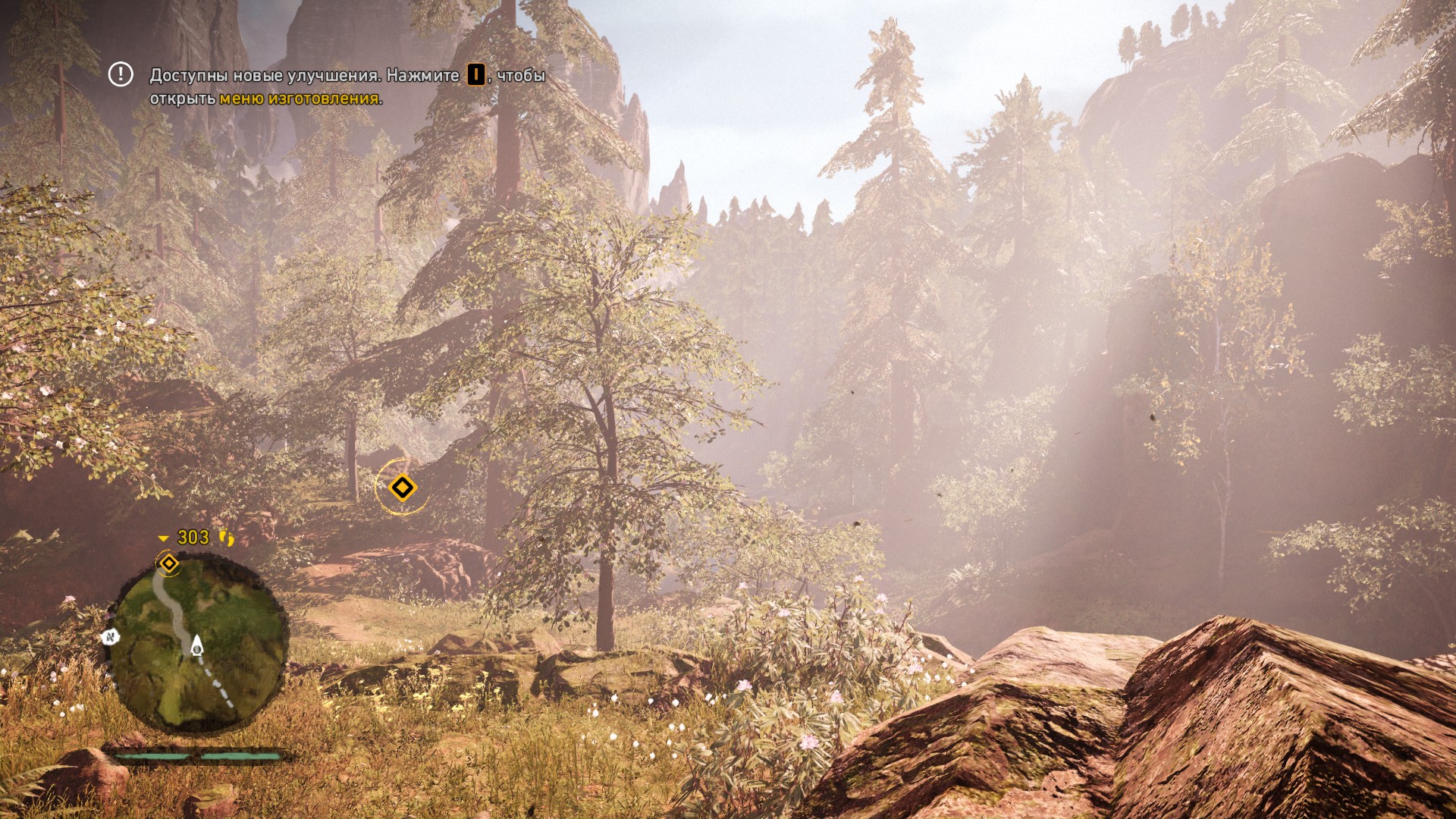Click the north compass indicator on the minimap
Screen dimensions: 1456x819
click(110, 637)
